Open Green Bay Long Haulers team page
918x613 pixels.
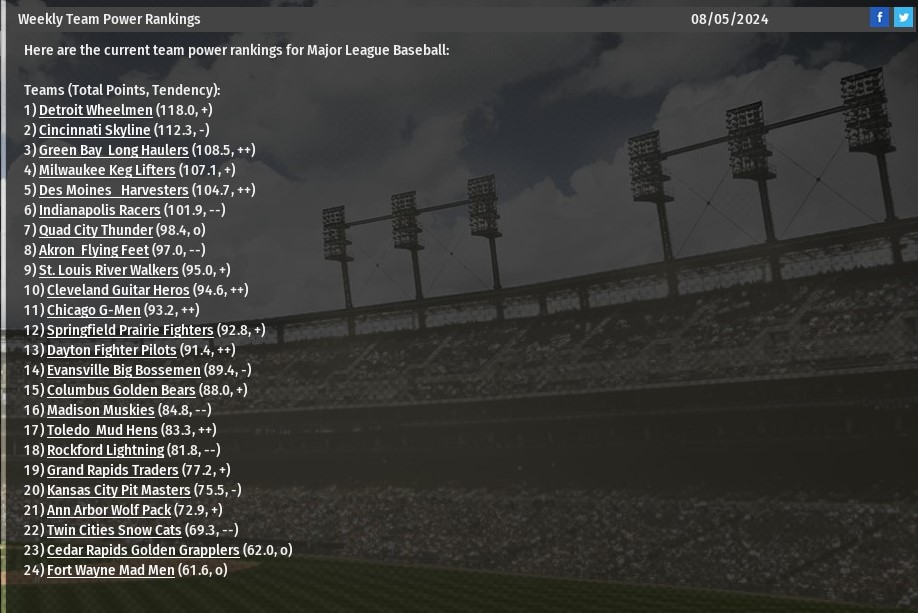[x=113, y=150]
